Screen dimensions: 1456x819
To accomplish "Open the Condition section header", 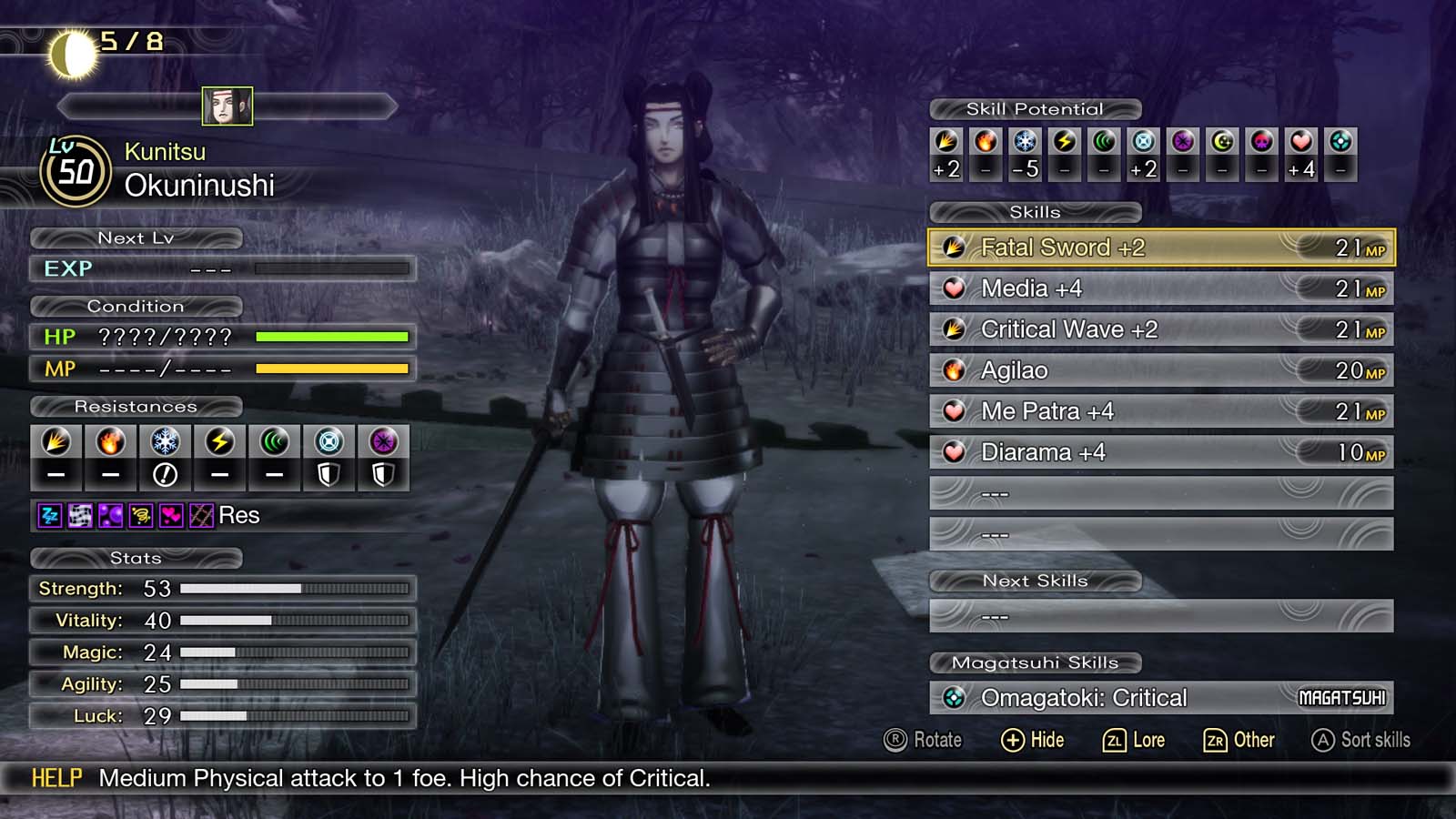I will point(136,306).
